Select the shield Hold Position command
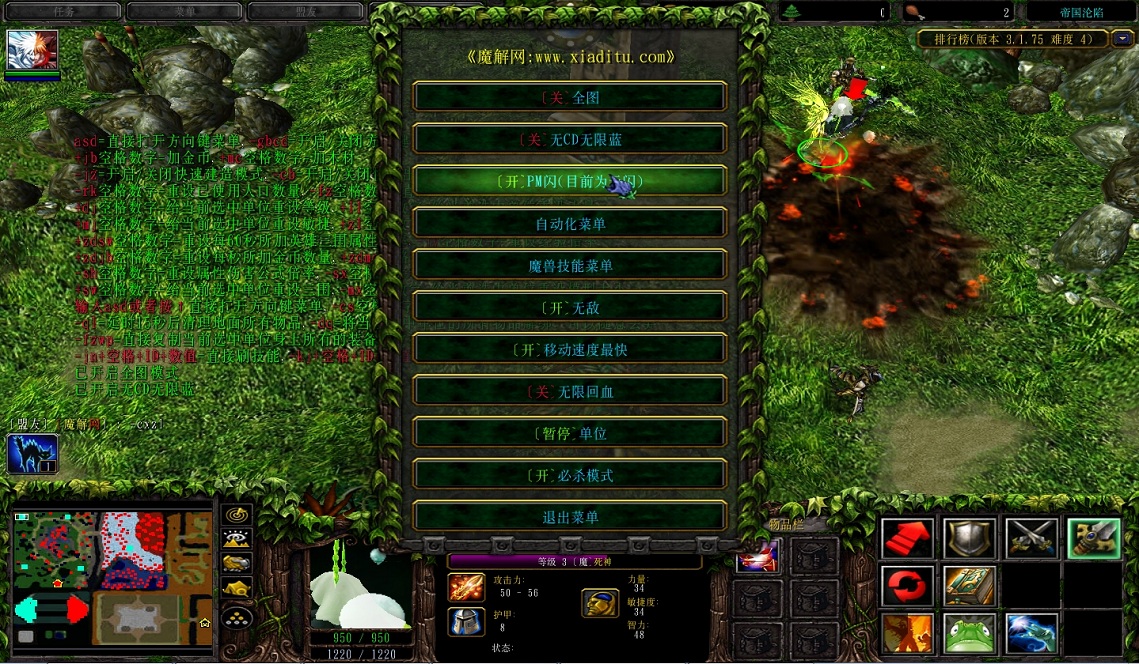The height and width of the screenshot is (664, 1139). click(969, 538)
